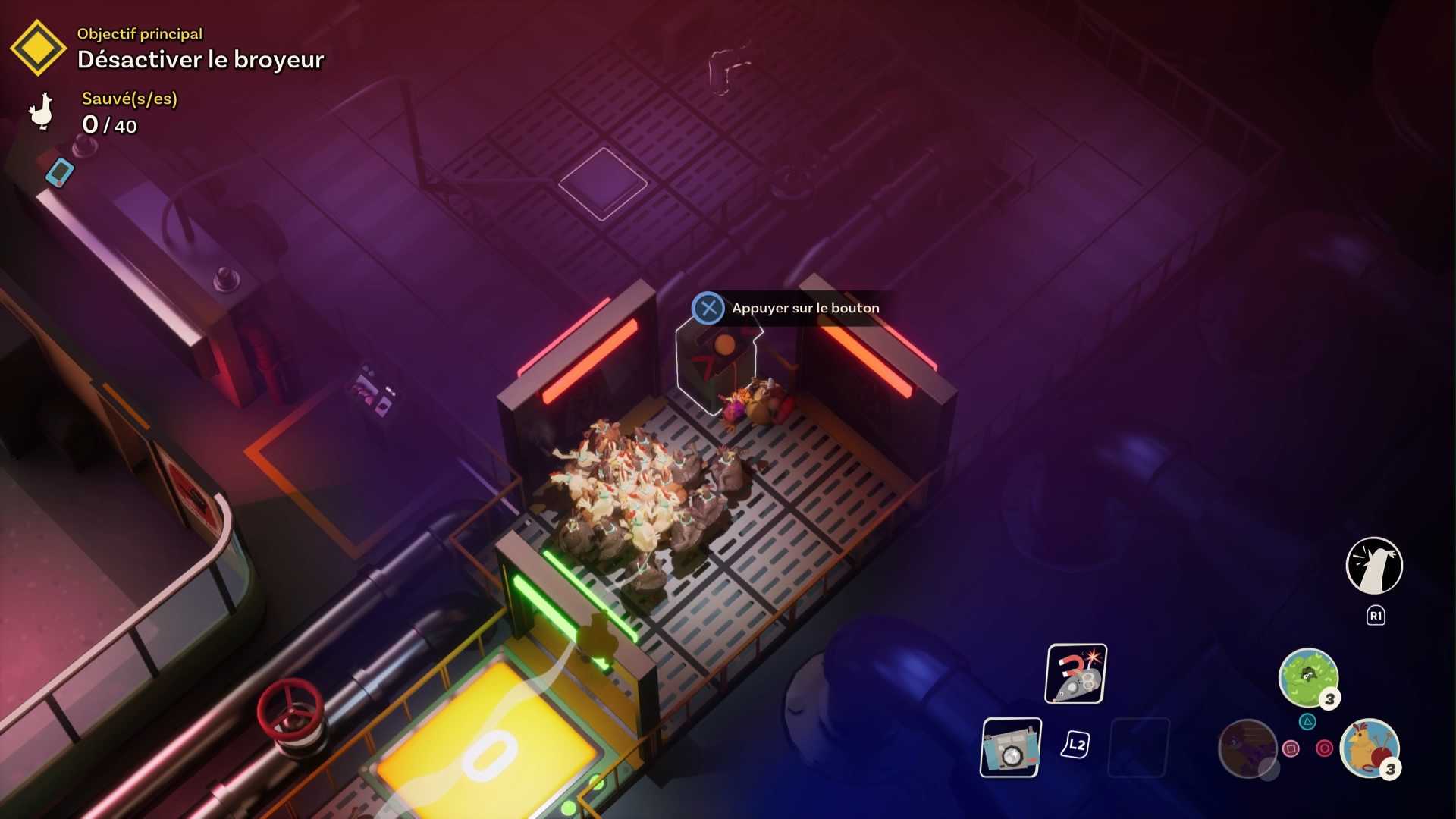Open the main objective tracker
Screen dimensions: 1456x819
(38, 49)
